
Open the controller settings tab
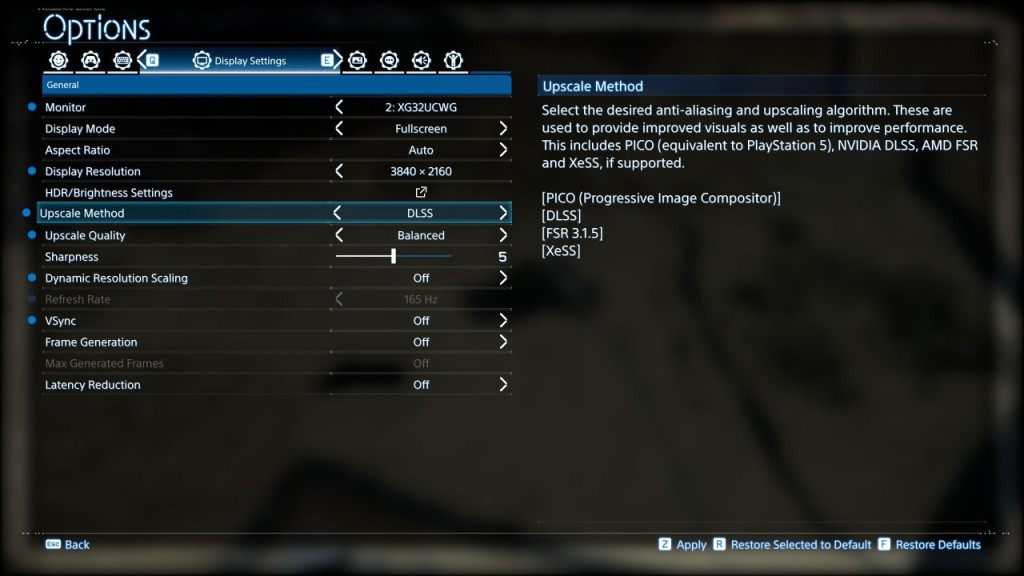click(x=91, y=61)
